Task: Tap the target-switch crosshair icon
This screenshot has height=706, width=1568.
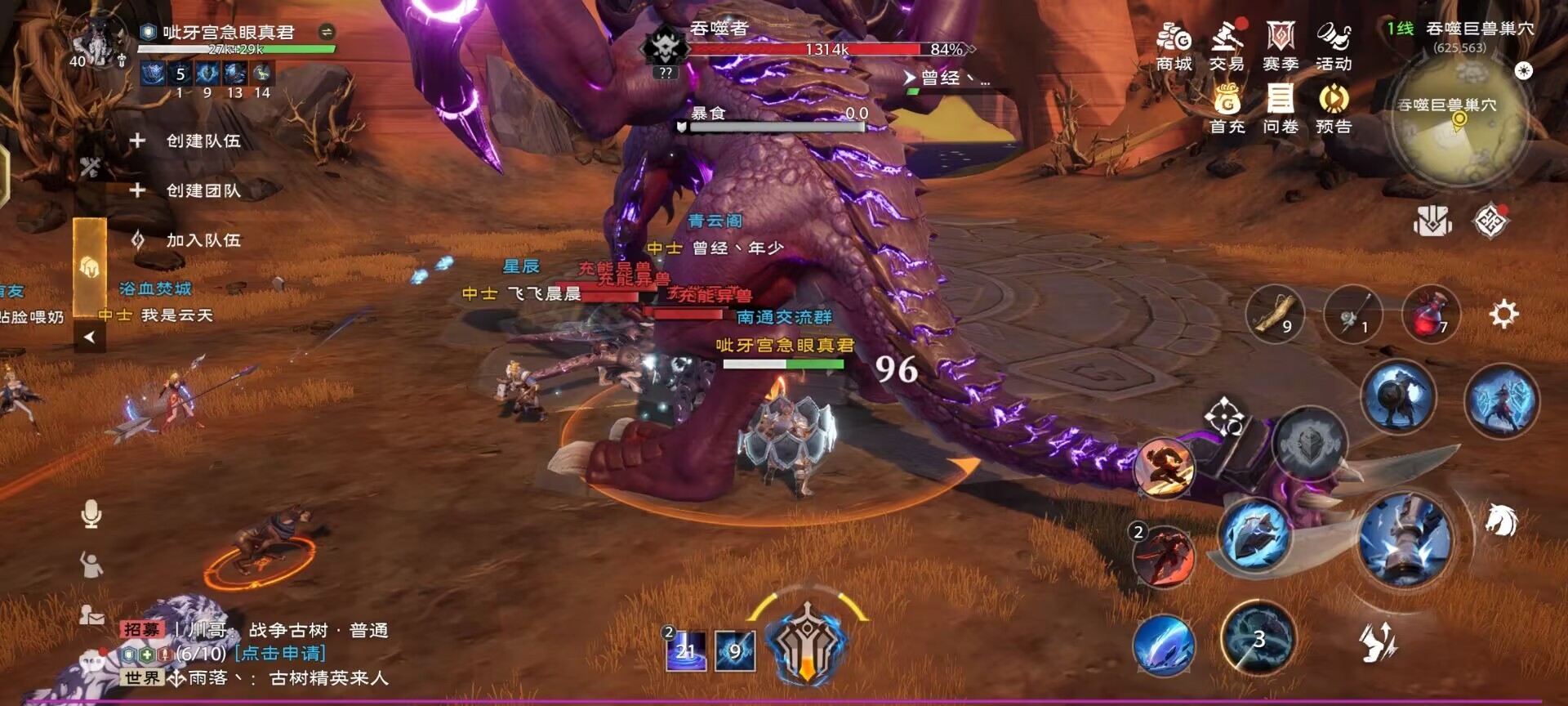Action: [1224, 417]
